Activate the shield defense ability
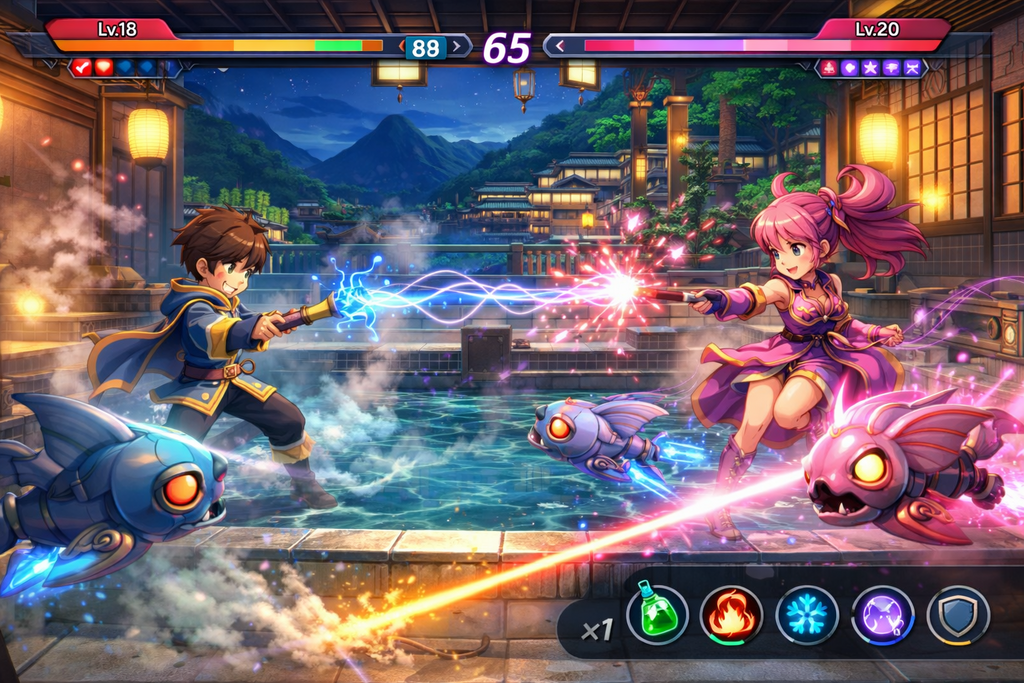 (957, 614)
